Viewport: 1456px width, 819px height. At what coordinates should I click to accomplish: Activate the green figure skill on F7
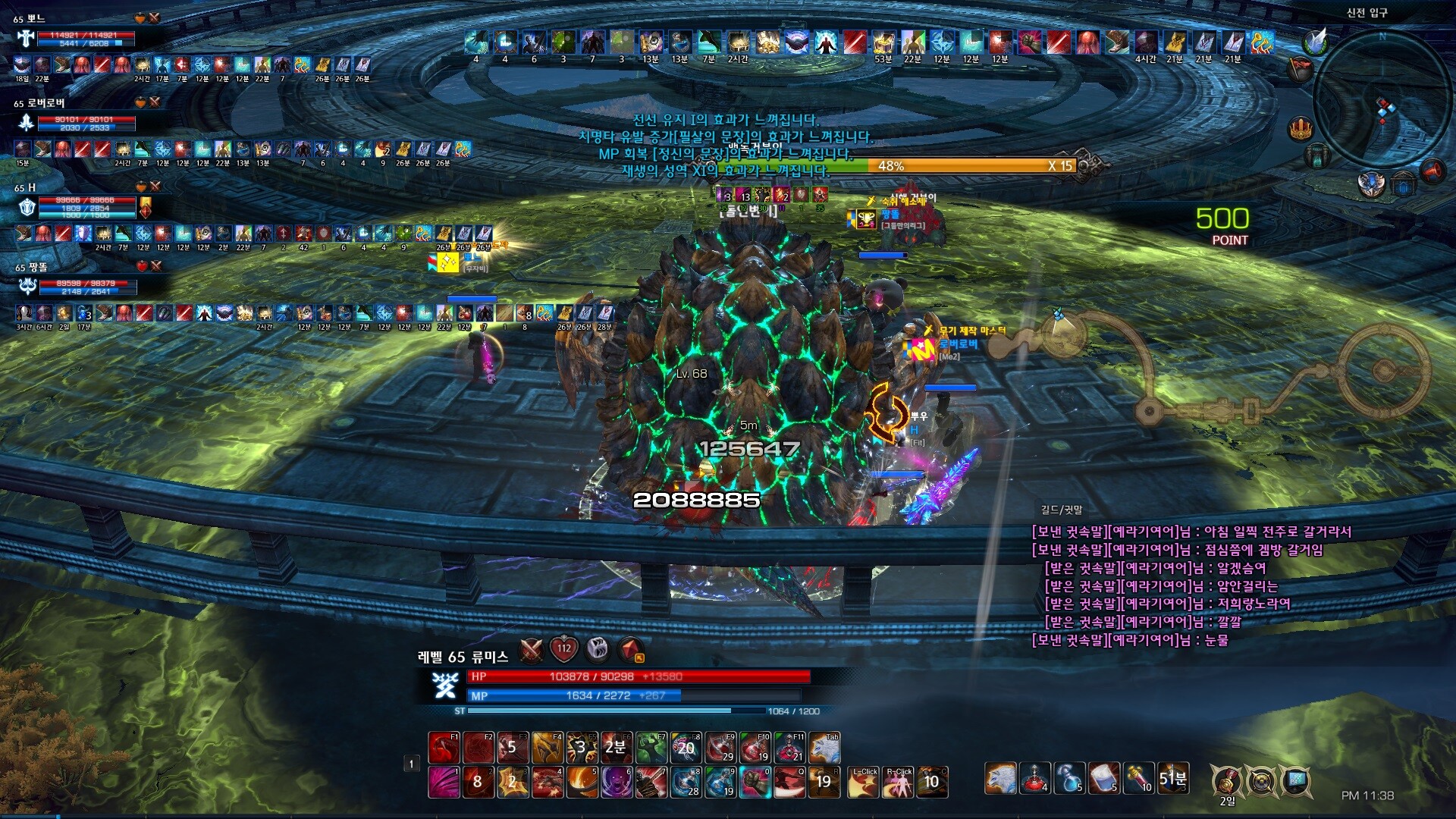651,748
